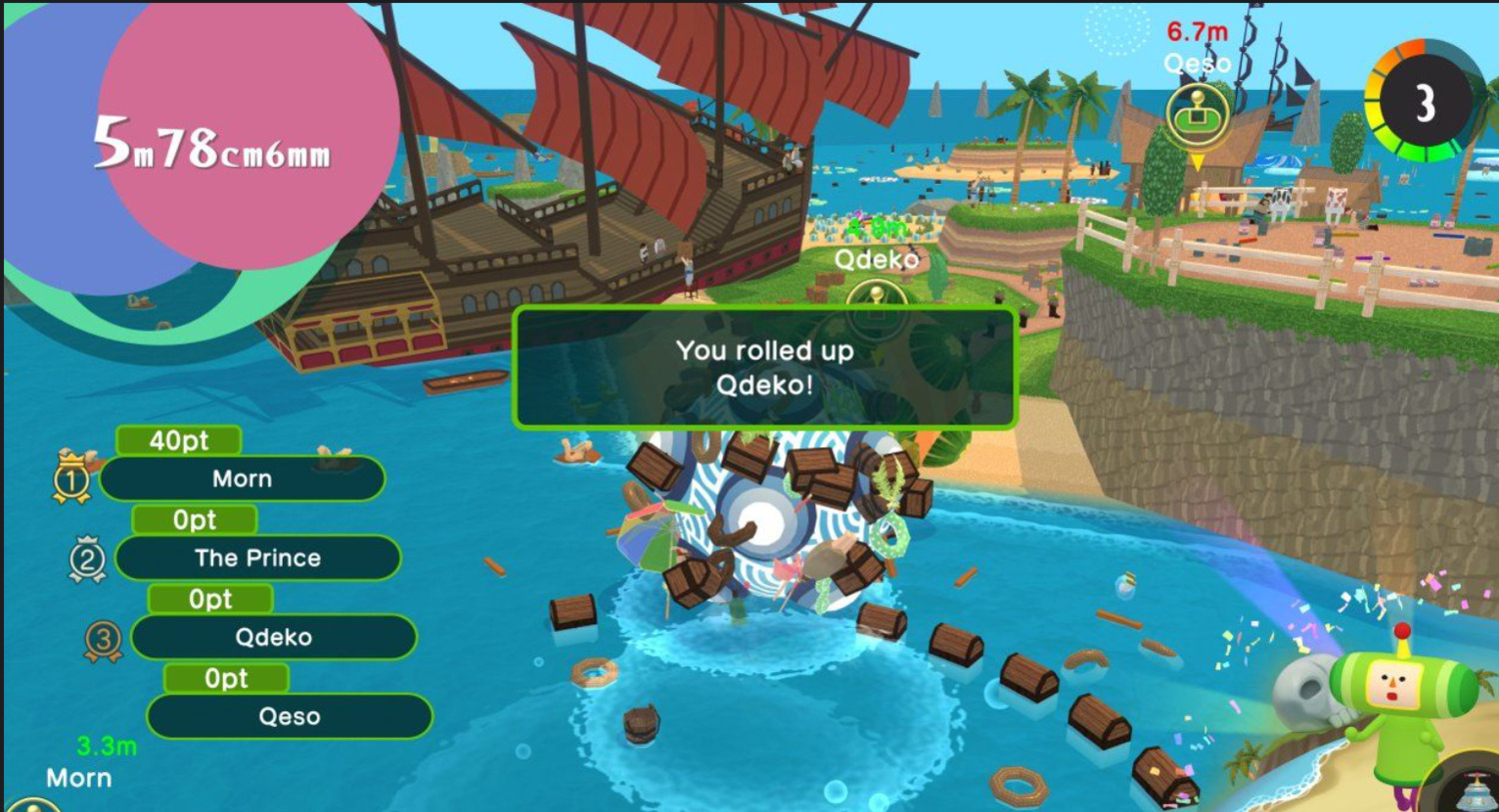Click the third place bronze medal badge
Viewport: 1499px width, 812px height.
[x=103, y=640]
